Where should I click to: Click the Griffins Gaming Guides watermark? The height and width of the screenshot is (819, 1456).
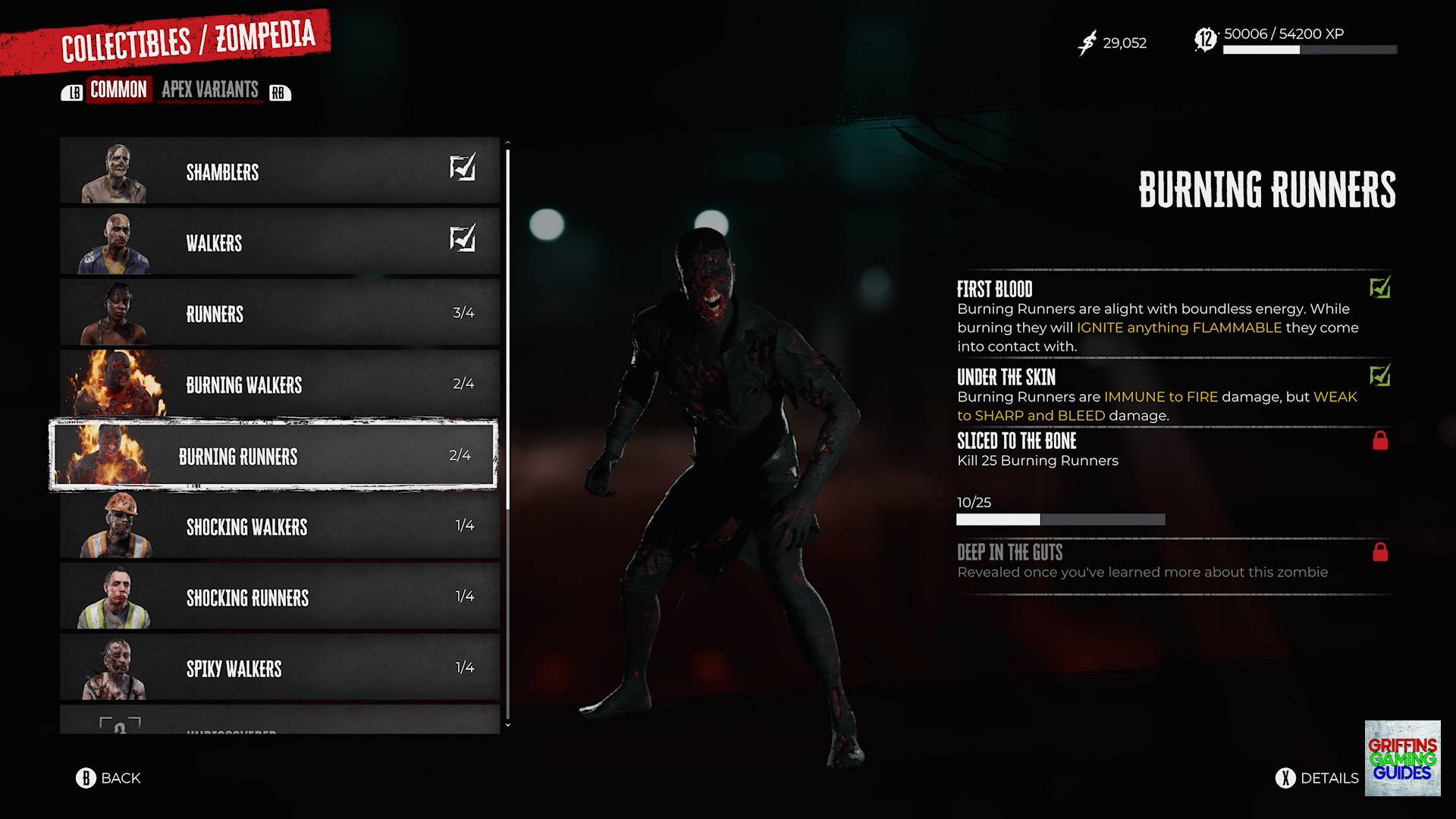pyautogui.click(x=1402, y=758)
